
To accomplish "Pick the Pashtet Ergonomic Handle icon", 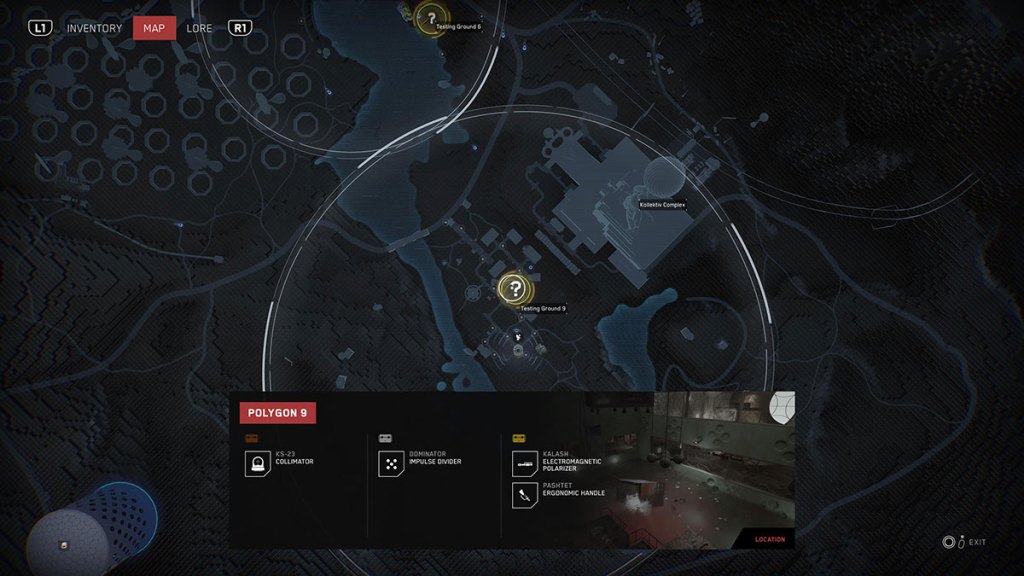I will point(524,494).
